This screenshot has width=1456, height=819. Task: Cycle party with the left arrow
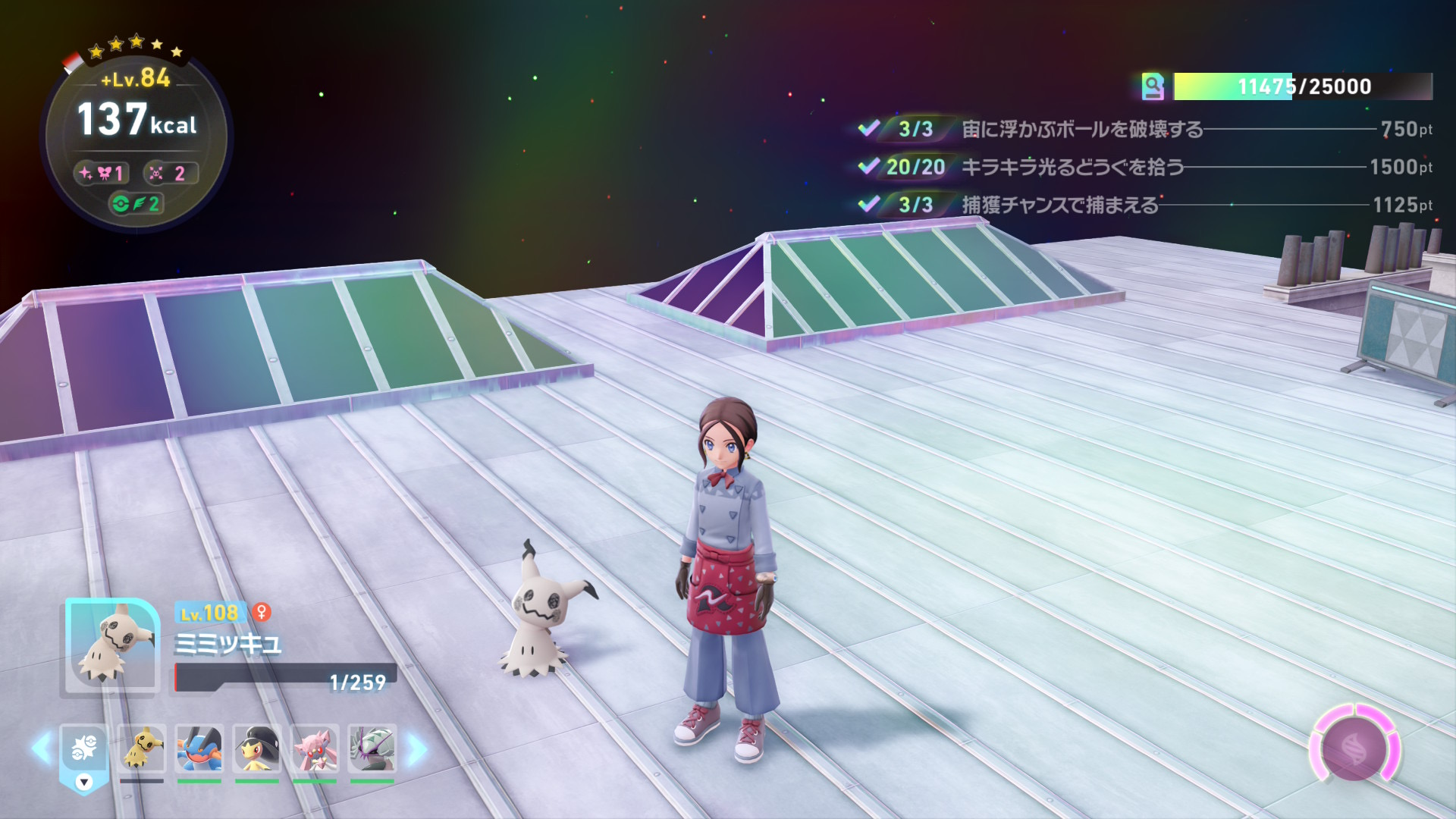click(42, 748)
